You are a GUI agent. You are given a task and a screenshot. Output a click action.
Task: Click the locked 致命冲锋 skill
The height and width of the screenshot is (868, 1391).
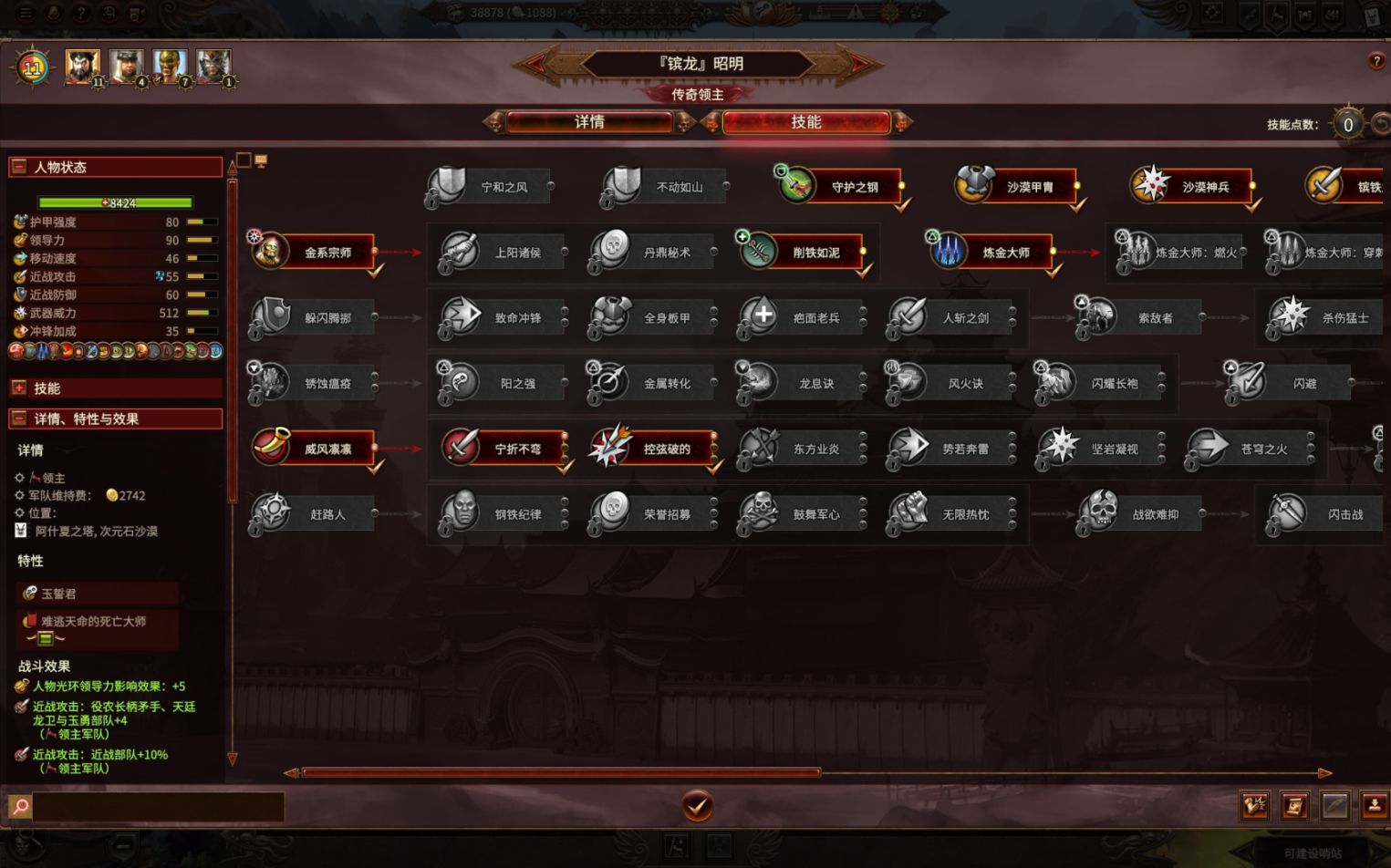(503, 318)
